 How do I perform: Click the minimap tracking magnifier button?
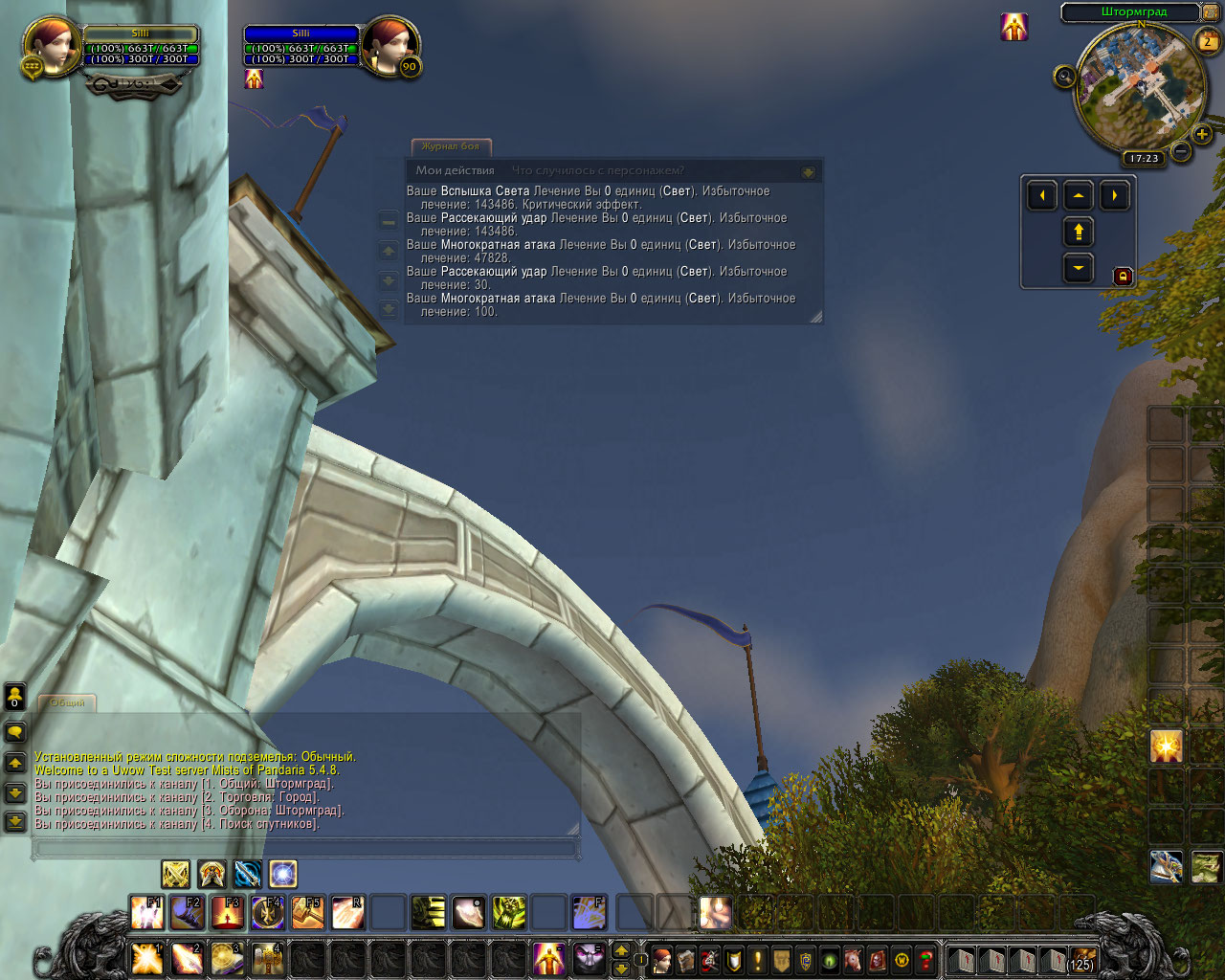(1064, 77)
